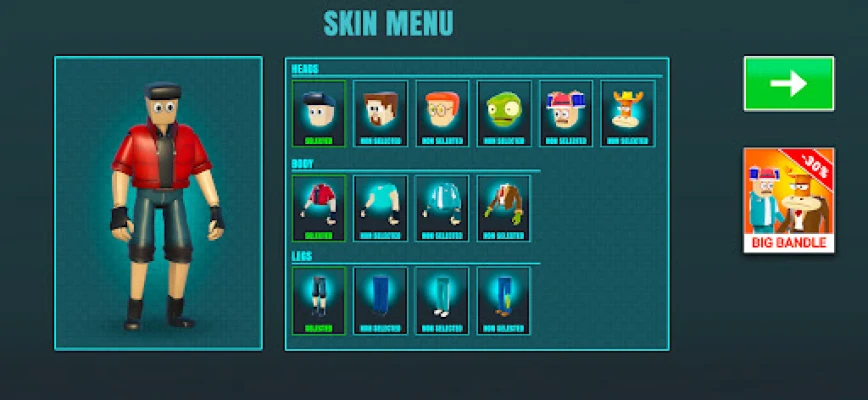Select the black cap head skin

319,113
